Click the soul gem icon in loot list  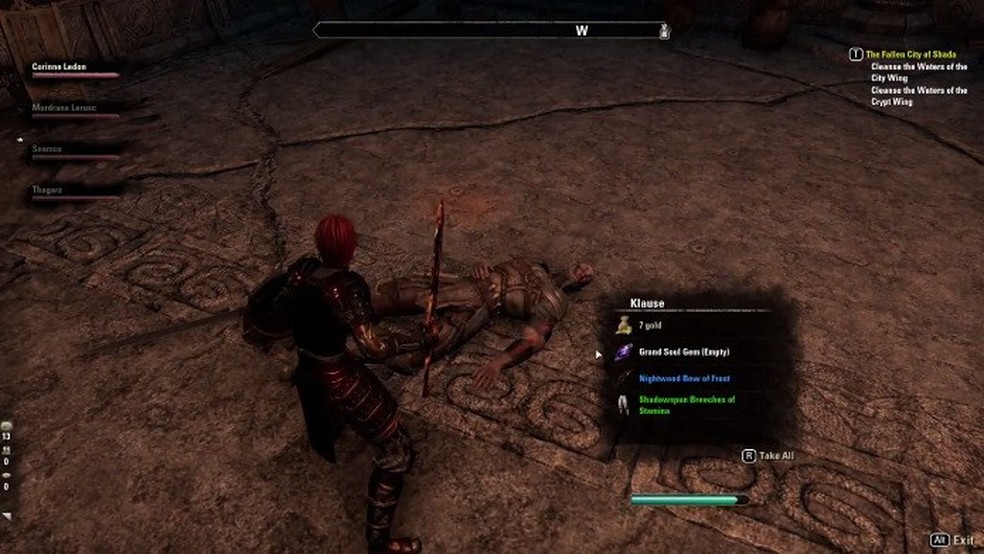pos(623,352)
